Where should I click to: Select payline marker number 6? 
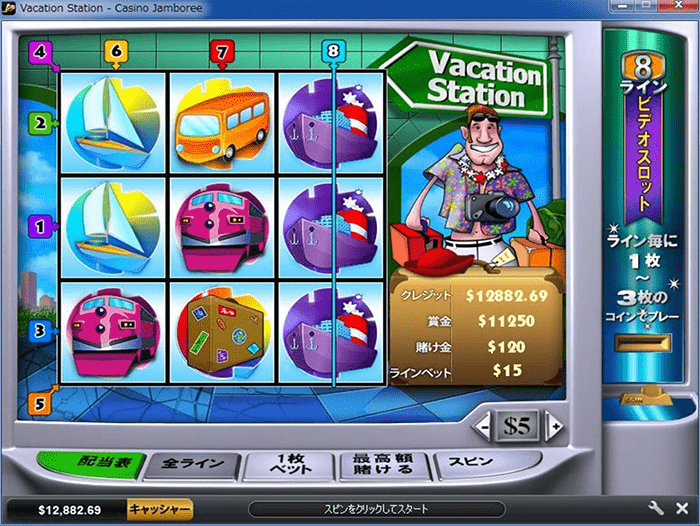tap(116, 49)
